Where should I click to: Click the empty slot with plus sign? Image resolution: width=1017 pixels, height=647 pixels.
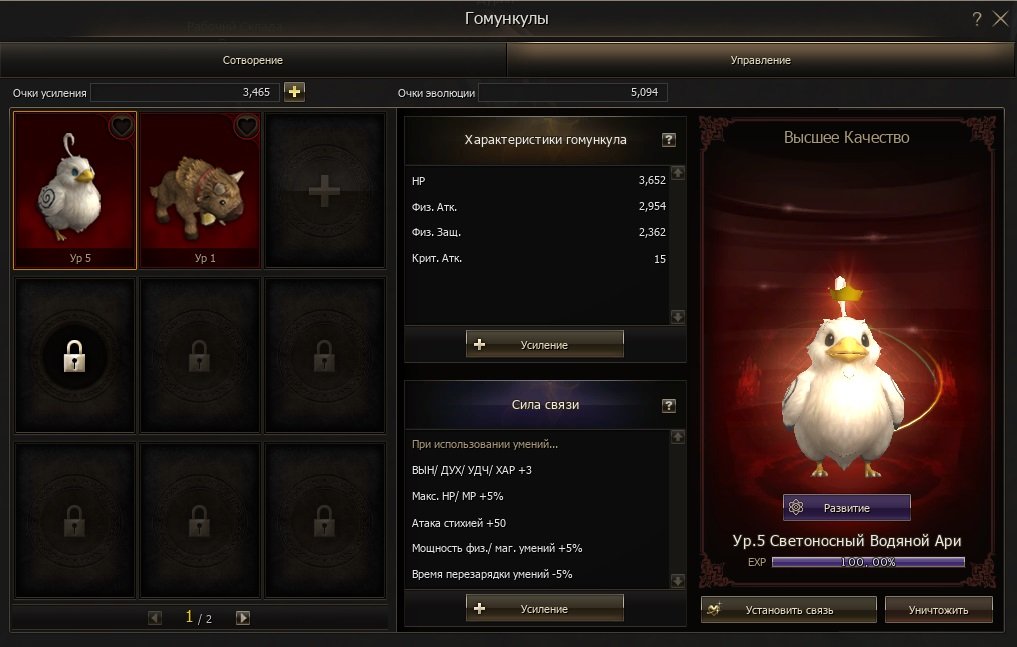324,190
